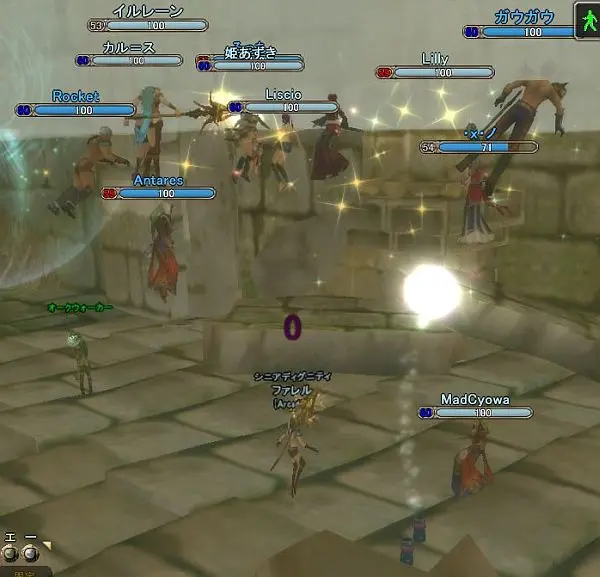The image size is (600, 577).
Task: Target MadCyowa via nameplate
Action: pyautogui.click(x=475, y=400)
